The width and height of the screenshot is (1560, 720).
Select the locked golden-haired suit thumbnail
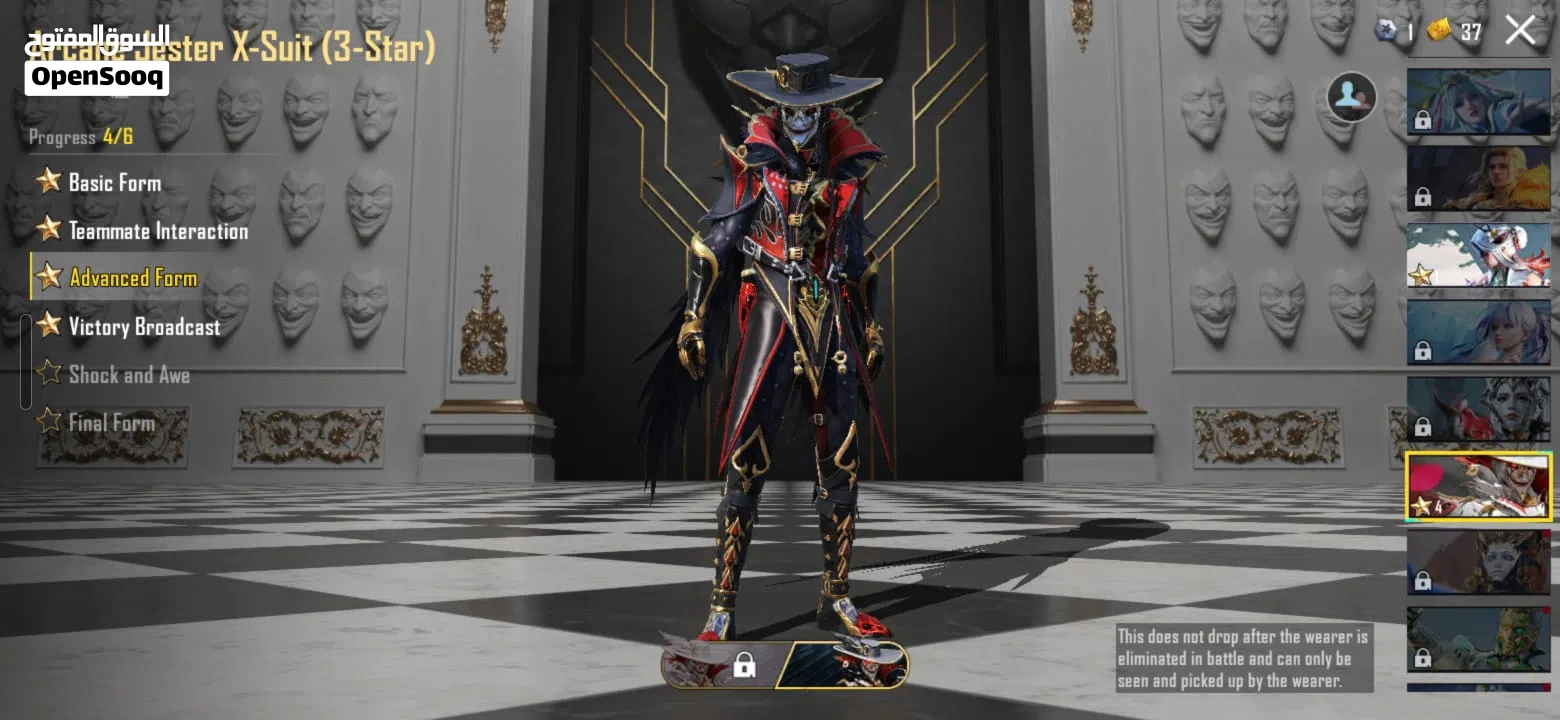[x=1478, y=178]
